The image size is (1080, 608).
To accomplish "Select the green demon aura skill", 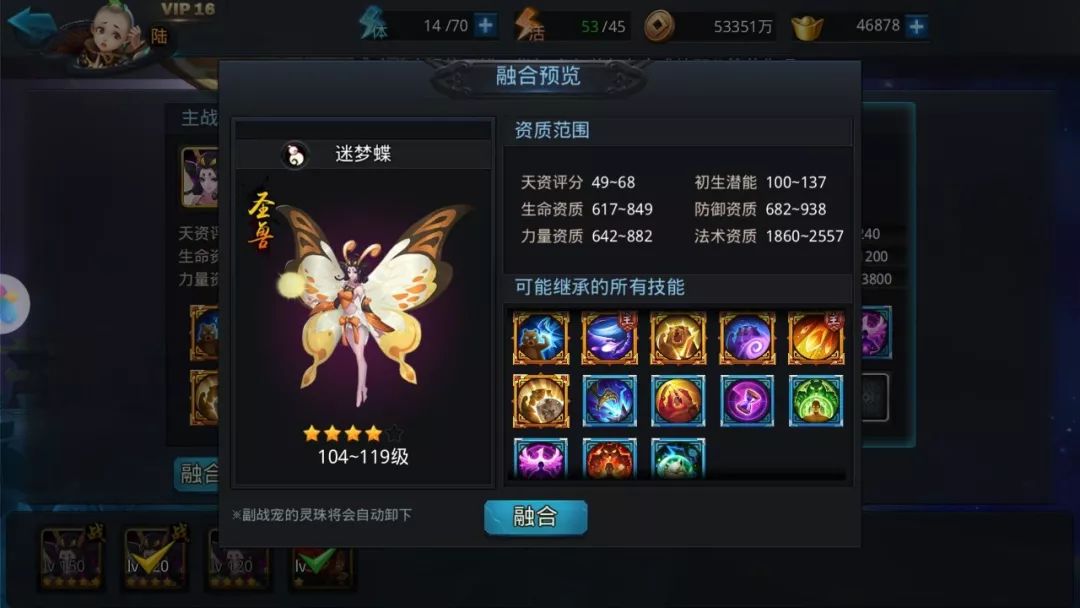I will [x=816, y=401].
